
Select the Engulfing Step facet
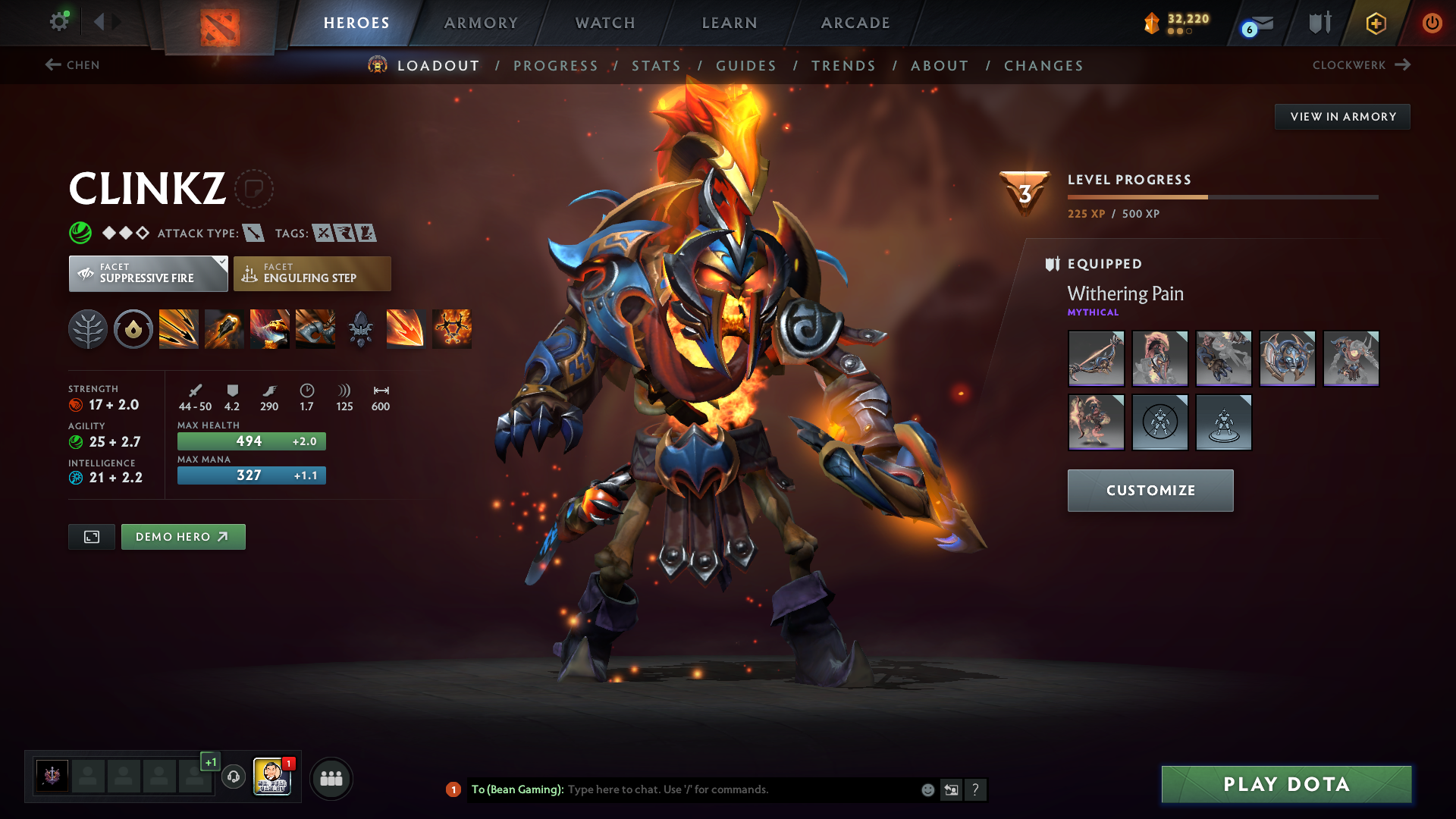312,274
